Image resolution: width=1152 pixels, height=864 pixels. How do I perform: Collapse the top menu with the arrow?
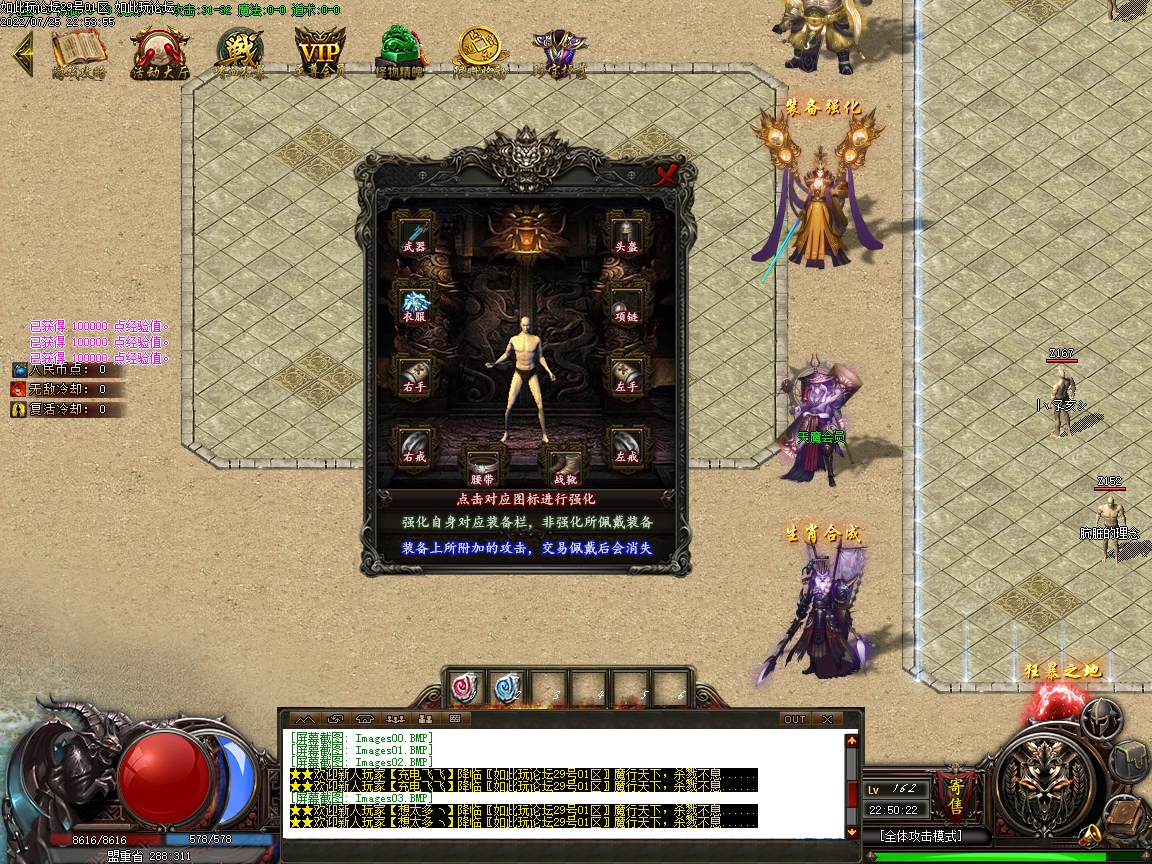pos(22,53)
